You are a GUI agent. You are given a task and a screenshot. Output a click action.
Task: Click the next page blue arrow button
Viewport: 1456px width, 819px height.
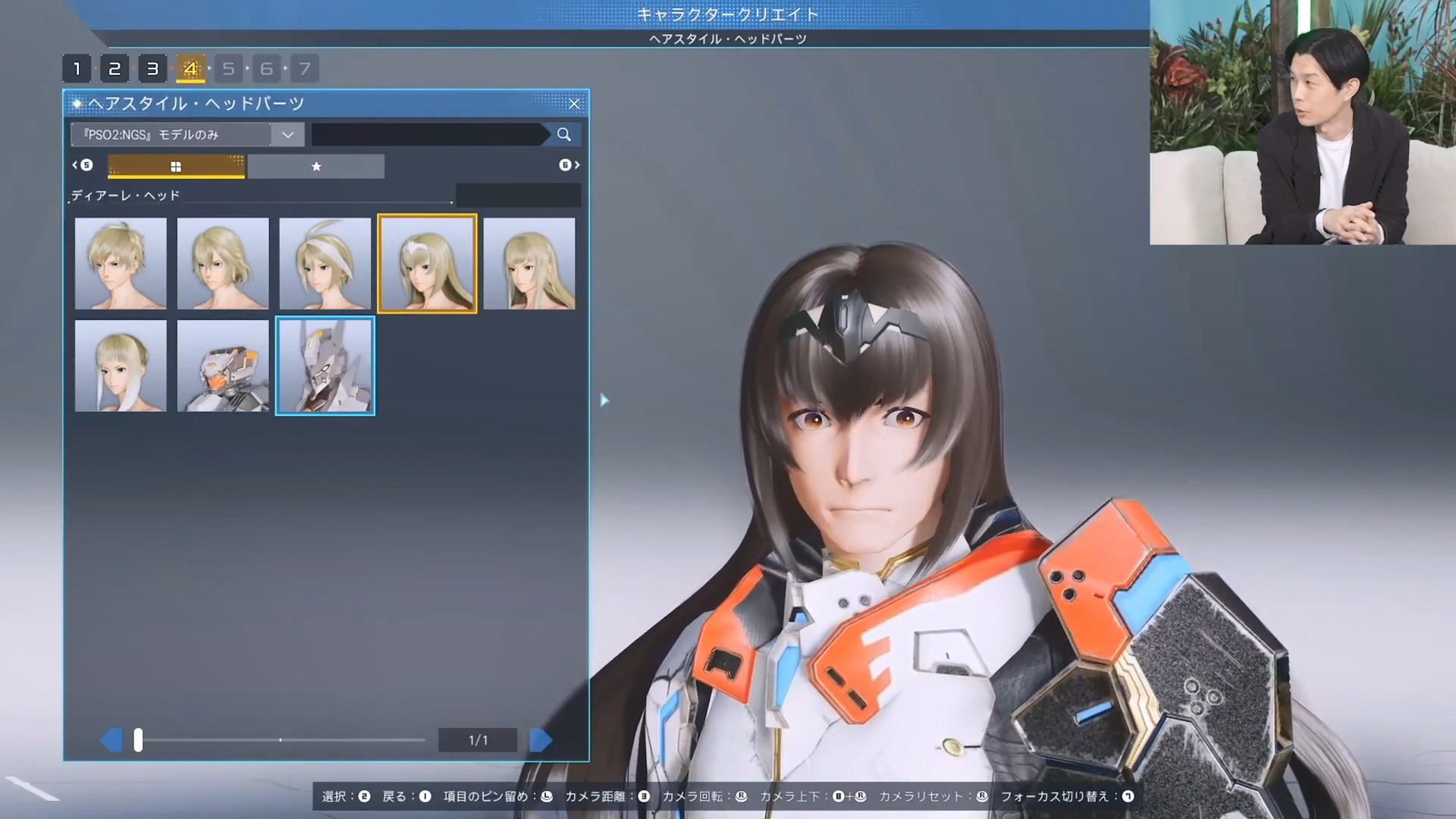[541, 739]
